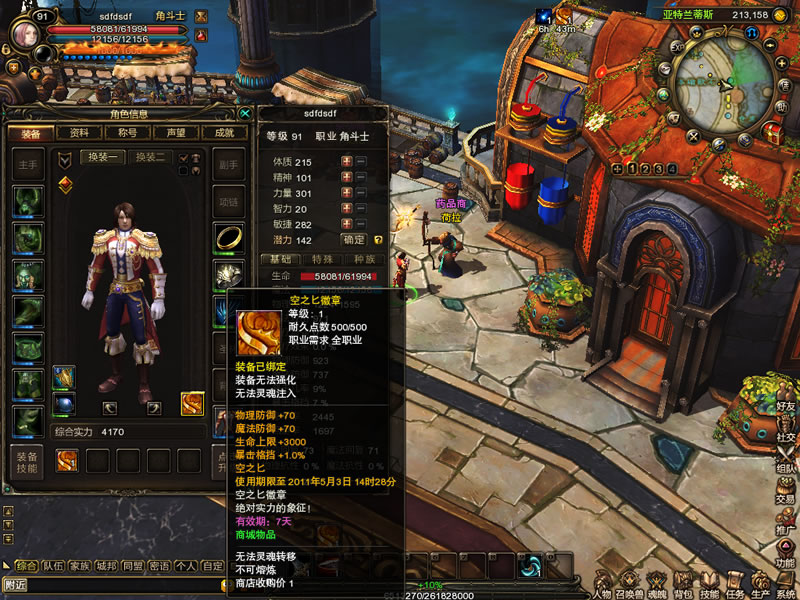
Task: Switch chat to the 队伍 team channel
Action: point(53,566)
